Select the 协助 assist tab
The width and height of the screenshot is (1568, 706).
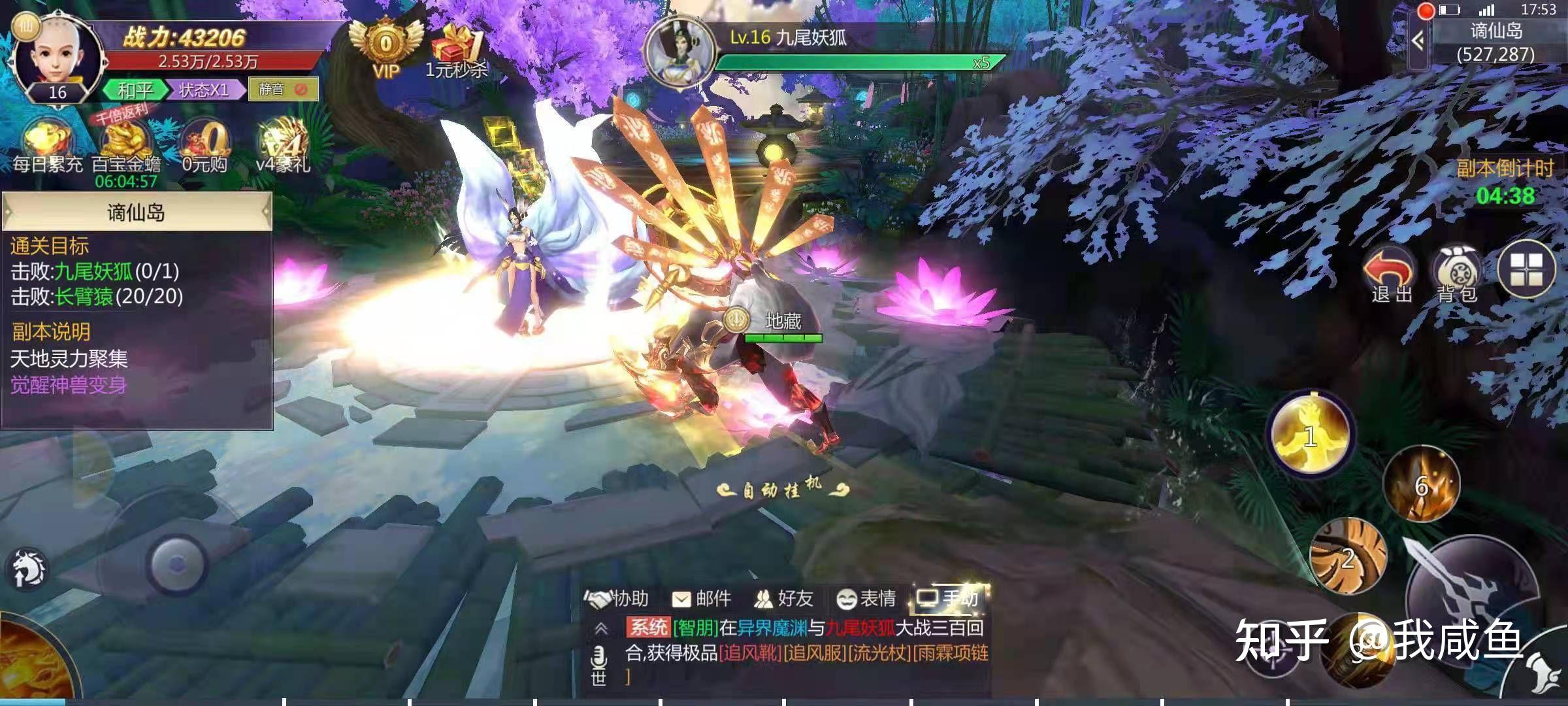617,598
